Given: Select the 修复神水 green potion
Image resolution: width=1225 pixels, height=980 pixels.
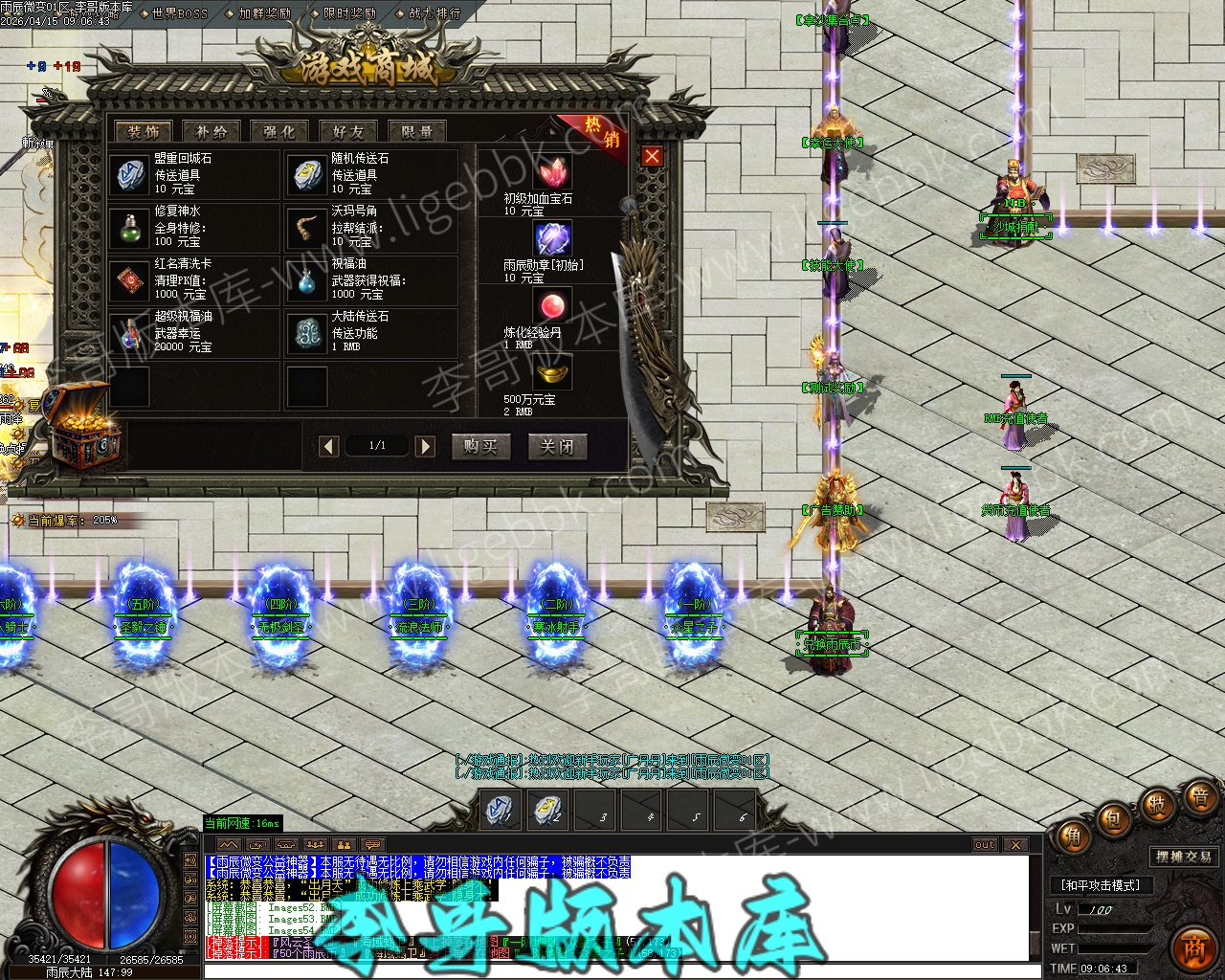Looking at the screenshot, I should click(x=129, y=227).
